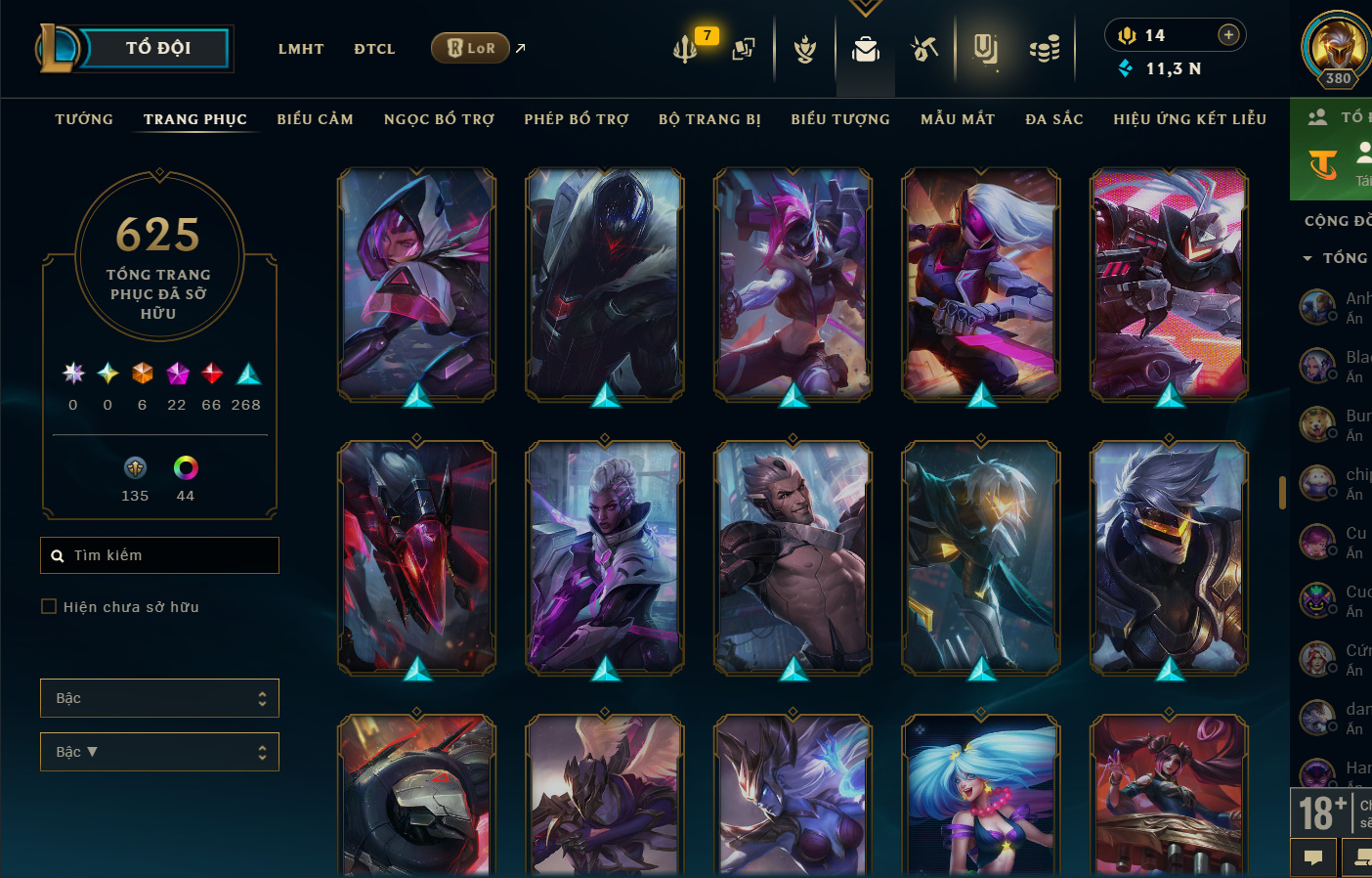Click the Tìm kiếm search field

tap(160, 555)
